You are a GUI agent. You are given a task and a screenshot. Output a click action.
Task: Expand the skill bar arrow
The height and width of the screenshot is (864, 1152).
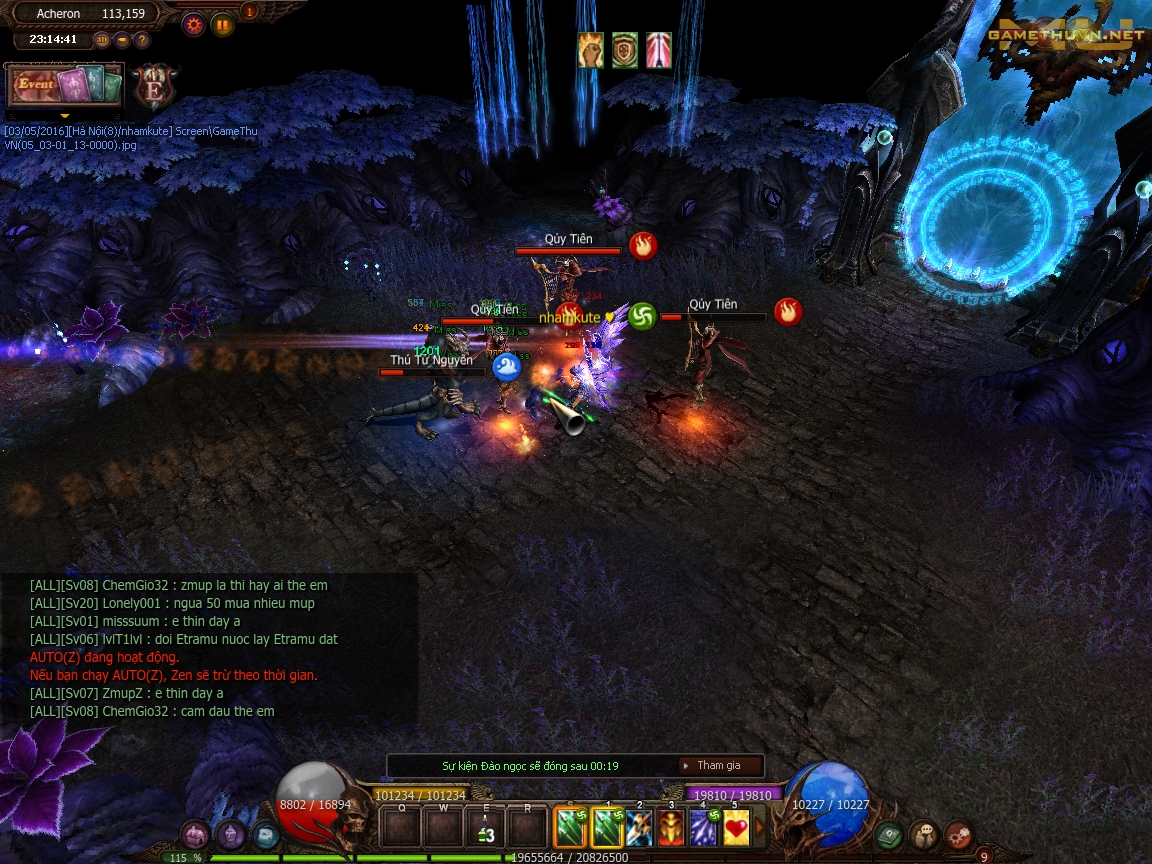pyautogui.click(x=759, y=828)
